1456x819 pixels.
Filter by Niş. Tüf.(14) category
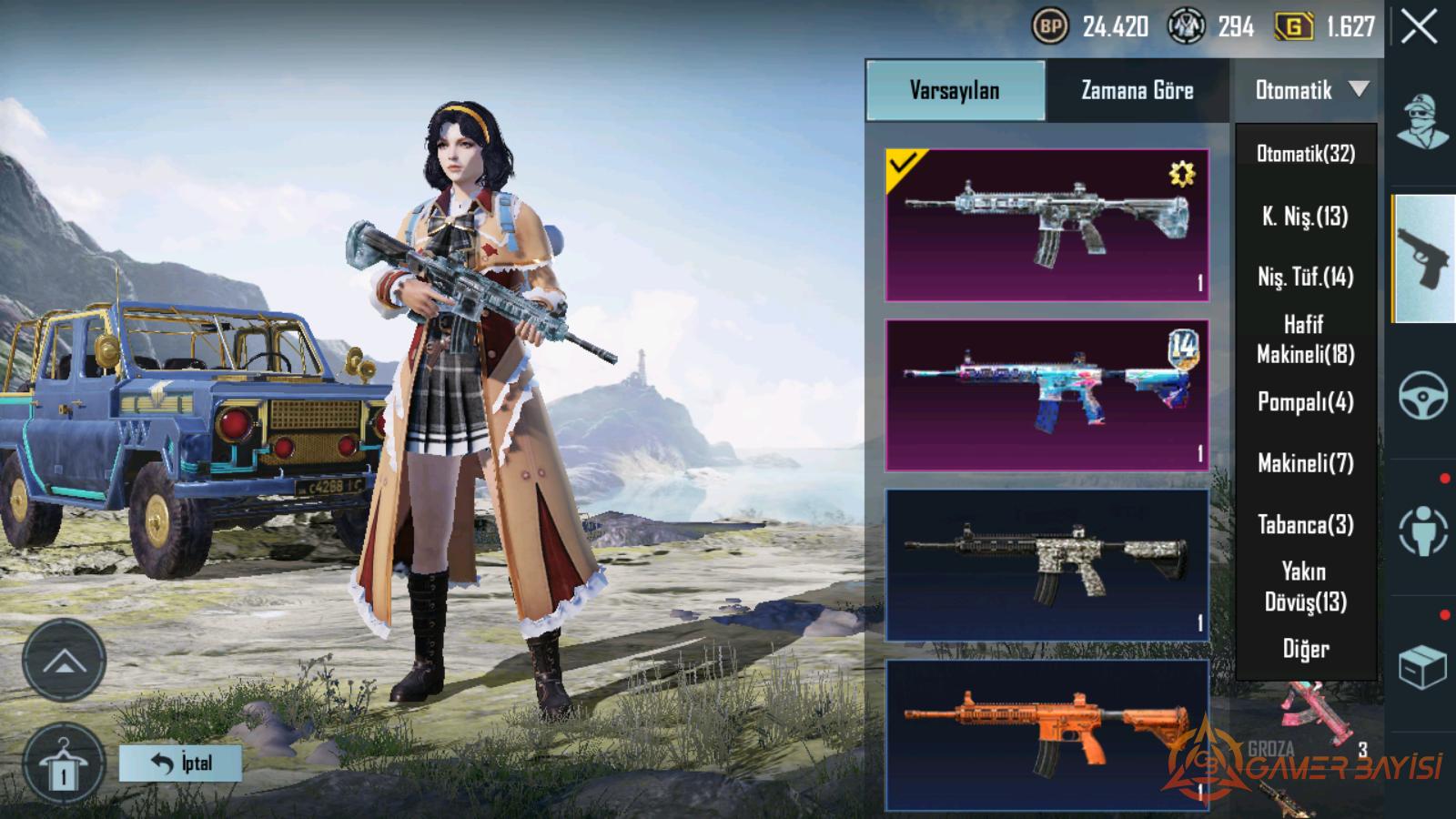pos(1305,277)
